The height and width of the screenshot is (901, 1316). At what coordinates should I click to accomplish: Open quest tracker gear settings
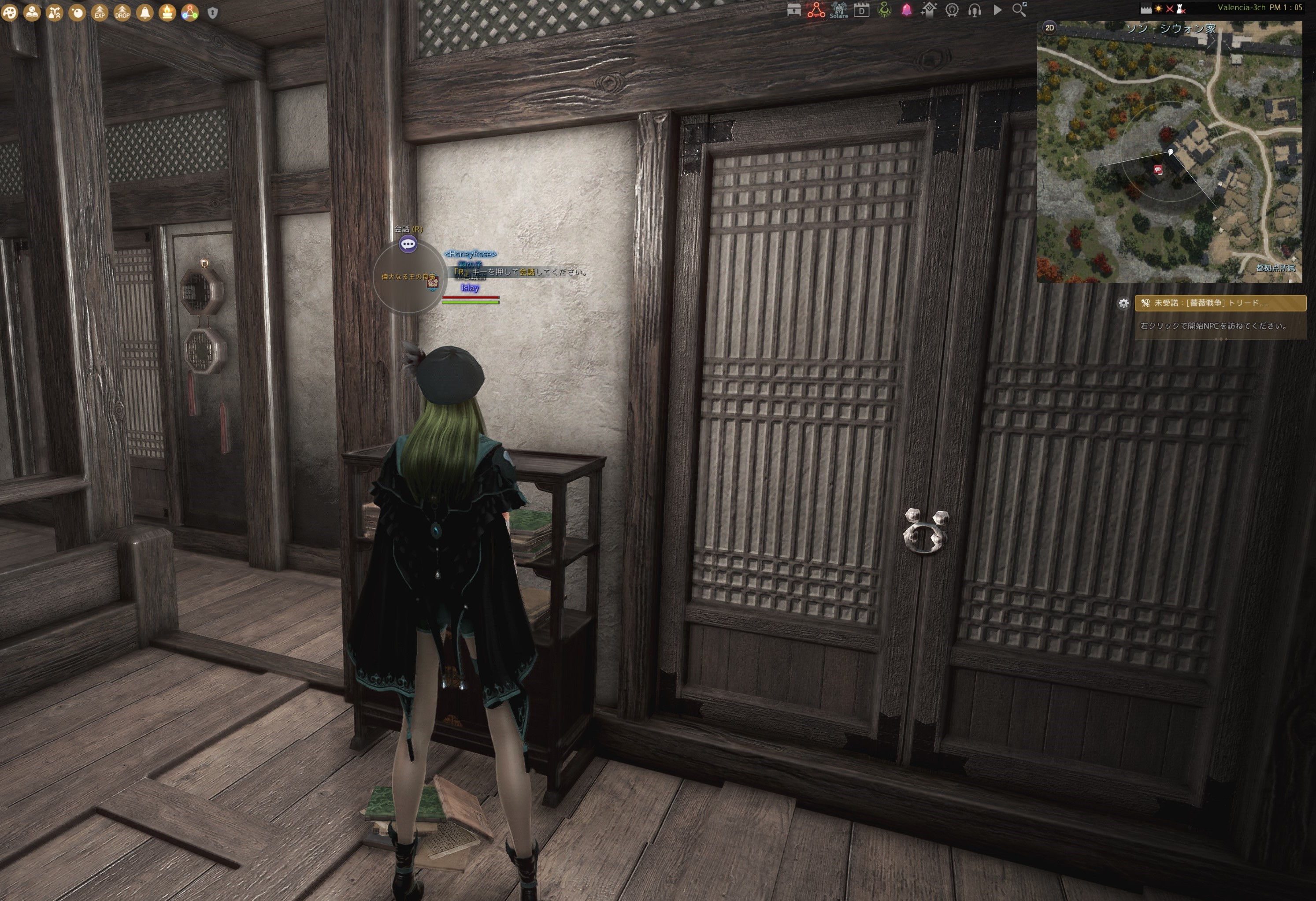coord(1123,303)
